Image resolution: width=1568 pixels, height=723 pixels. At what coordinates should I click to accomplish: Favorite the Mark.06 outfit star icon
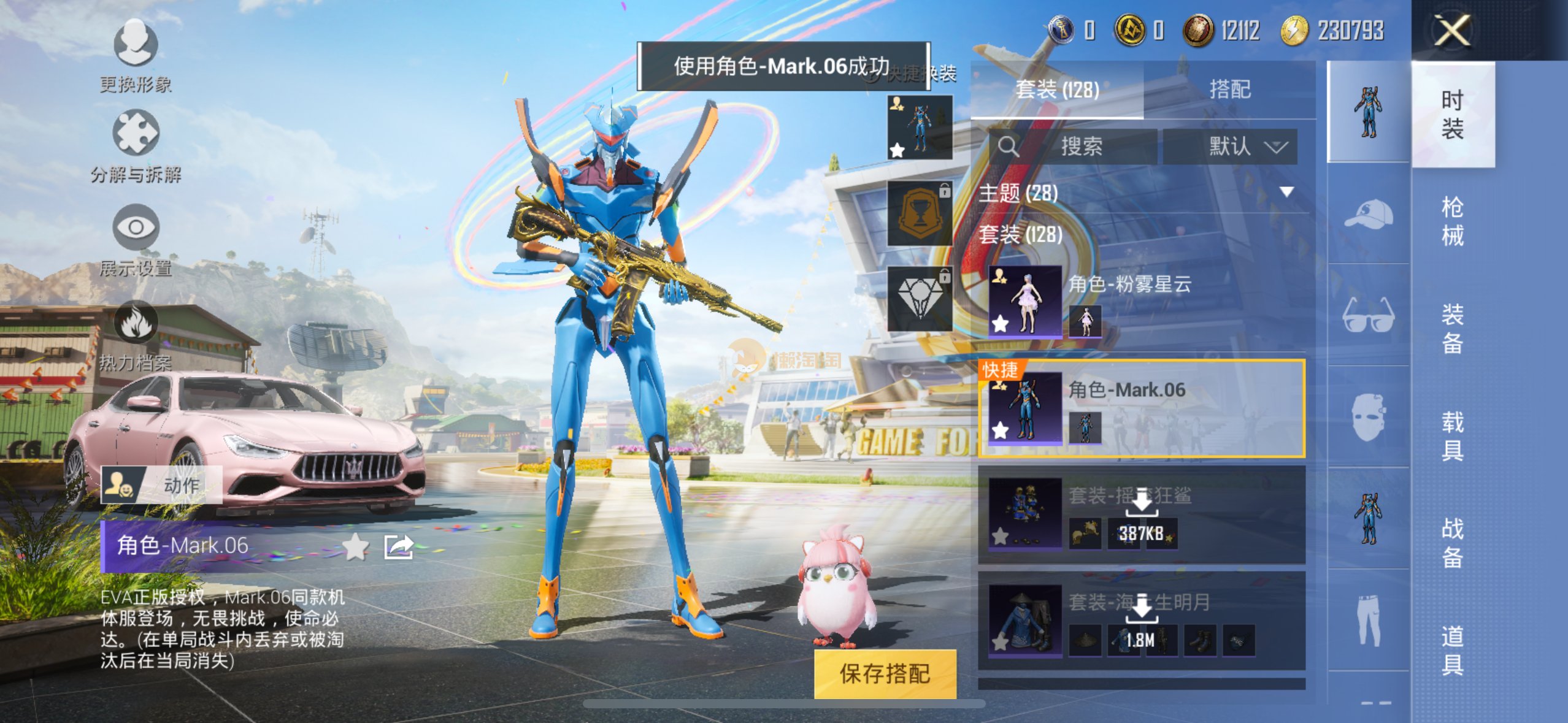point(355,546)
